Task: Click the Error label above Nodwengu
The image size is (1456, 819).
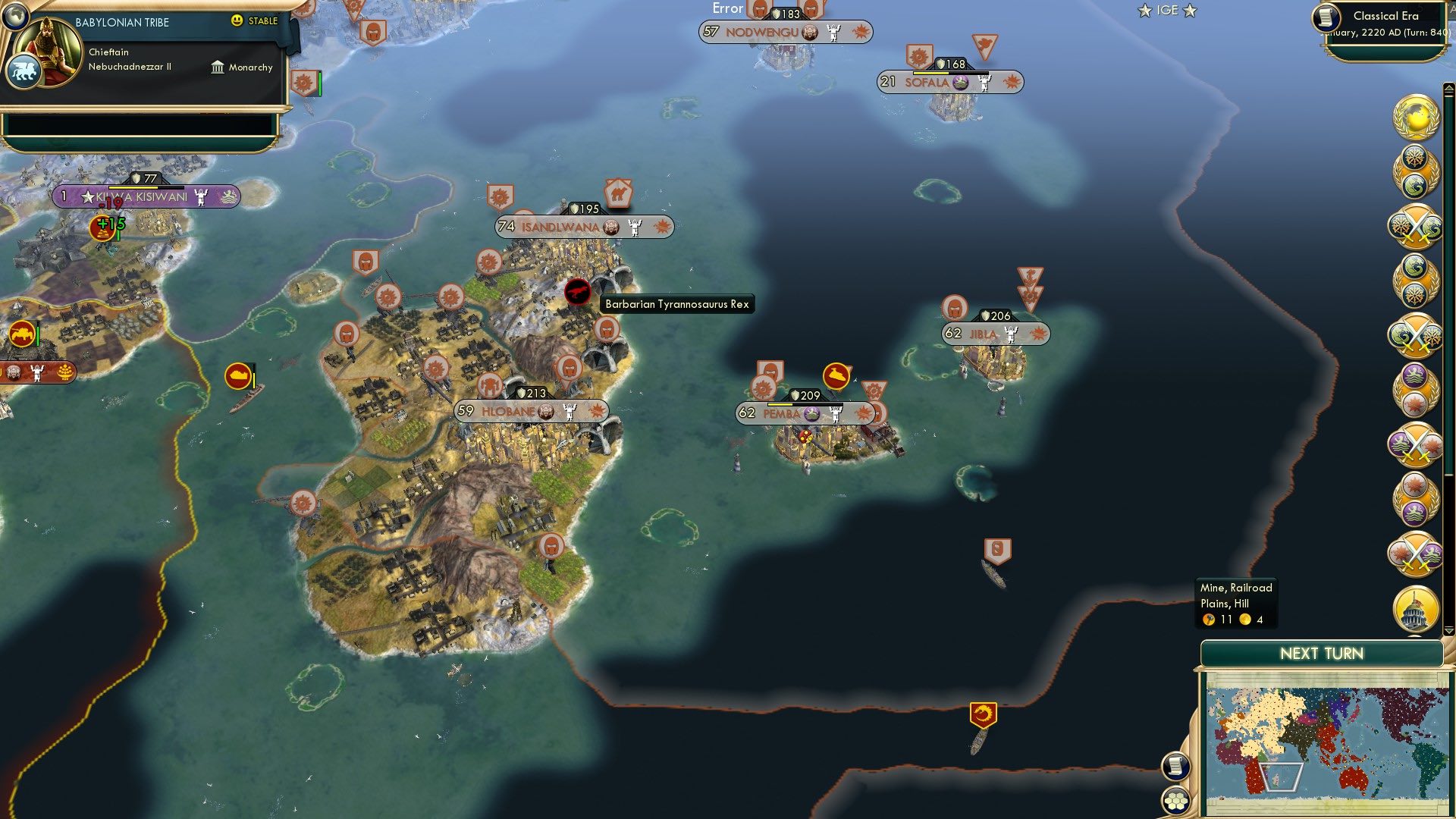Action: (x=727, y=8)
